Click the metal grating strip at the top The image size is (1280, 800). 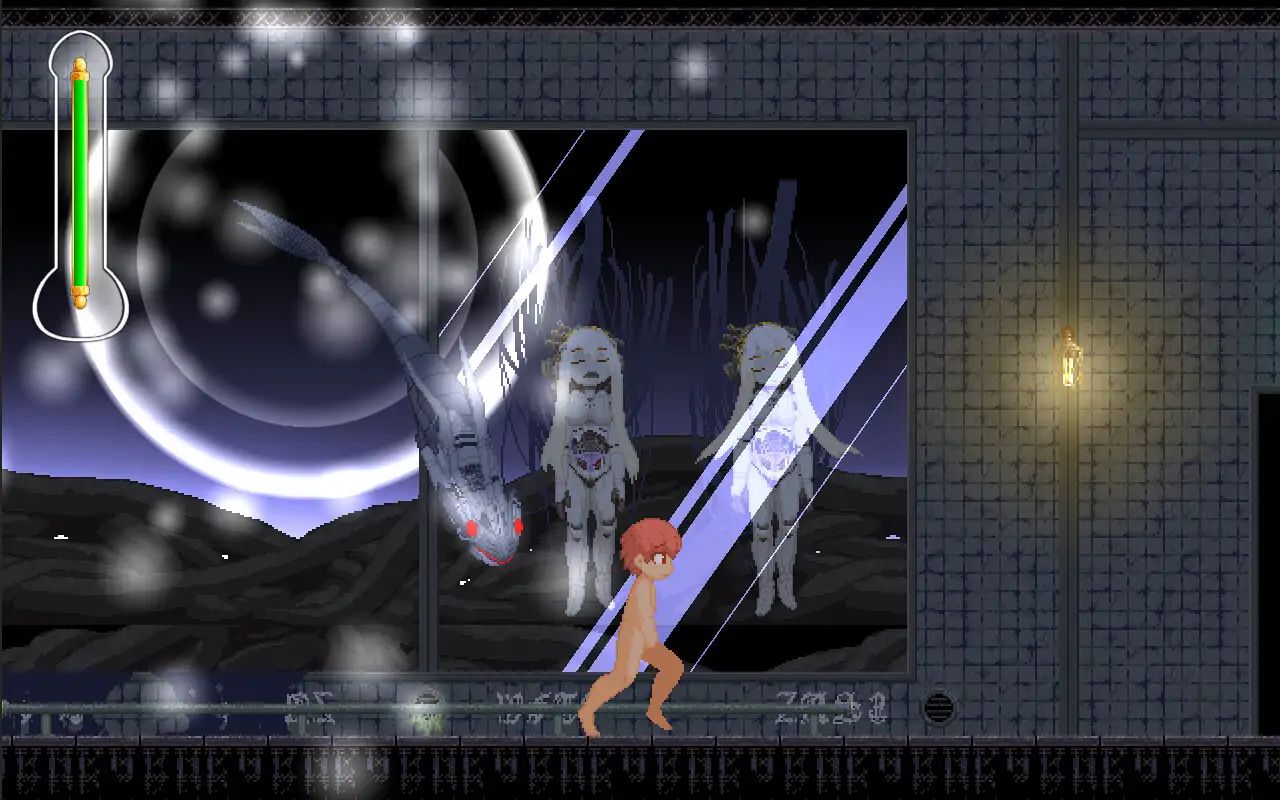point(640,15)
